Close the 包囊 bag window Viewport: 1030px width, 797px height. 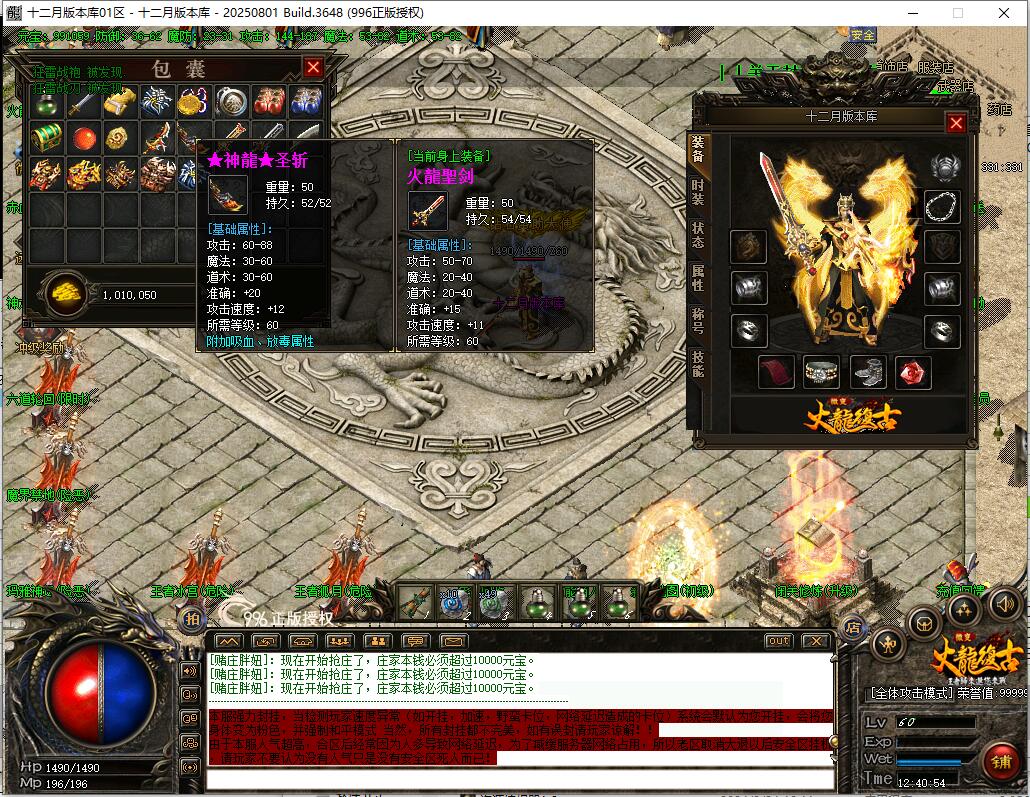(x=313, y=68)
